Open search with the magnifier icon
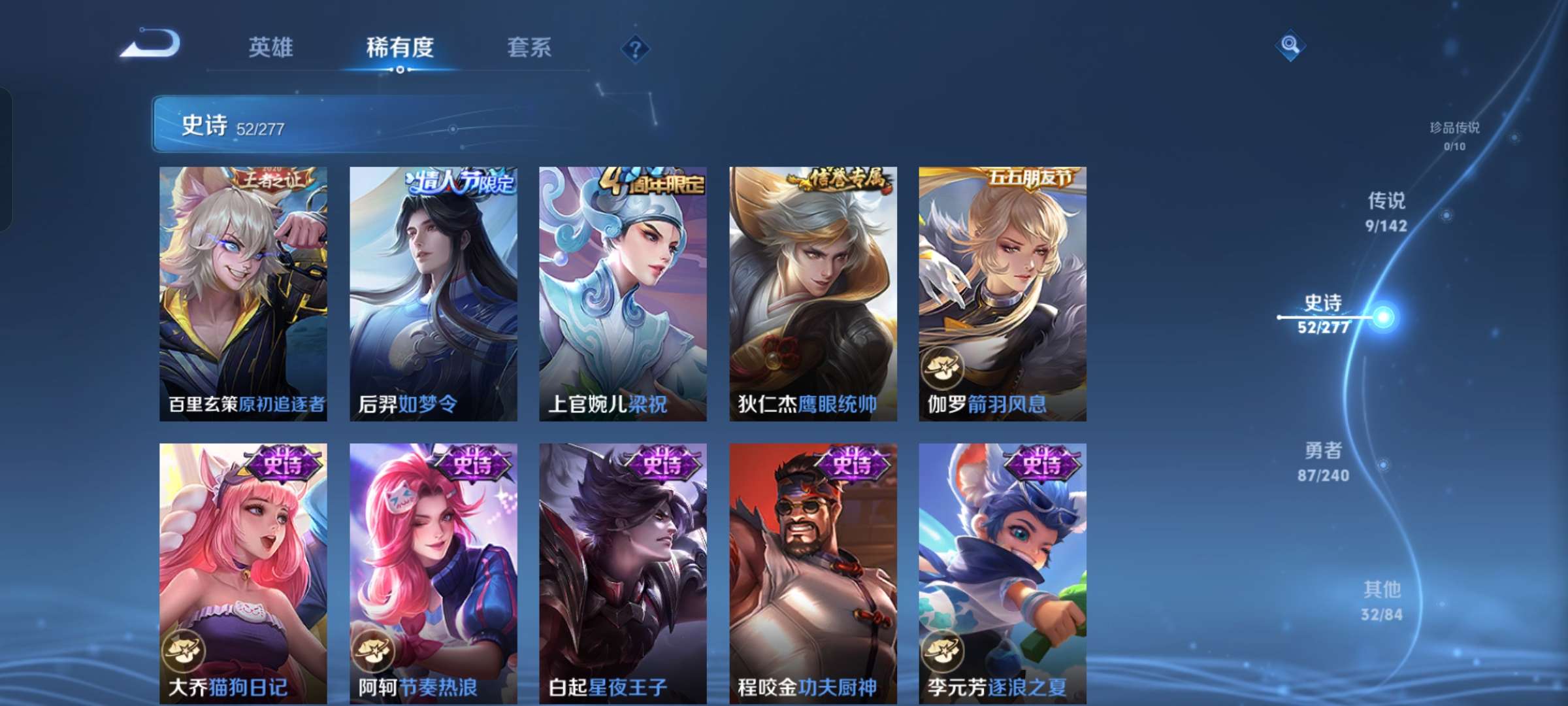 [1290, 46]
